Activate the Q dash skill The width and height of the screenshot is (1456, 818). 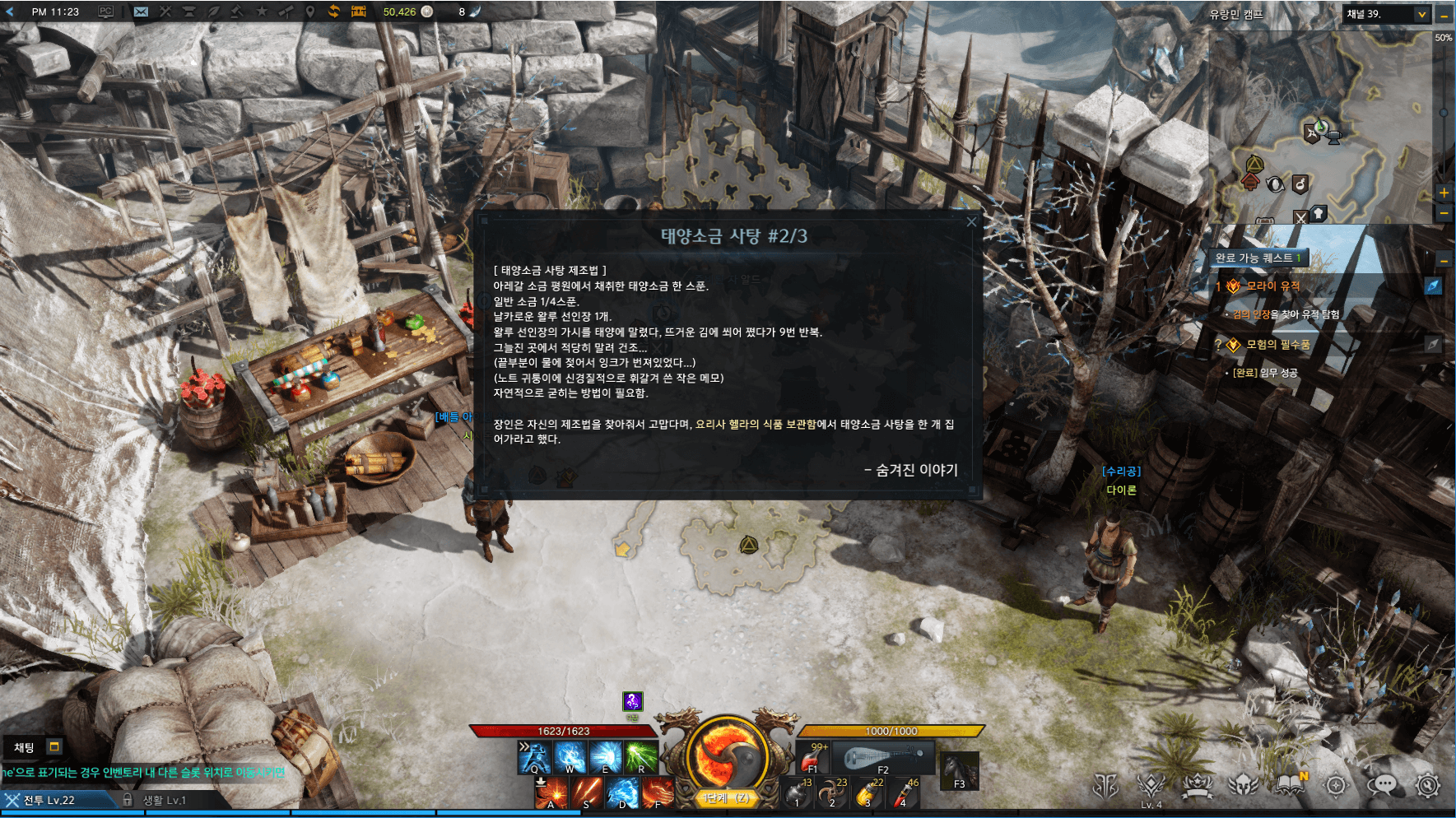click(533, 757)
